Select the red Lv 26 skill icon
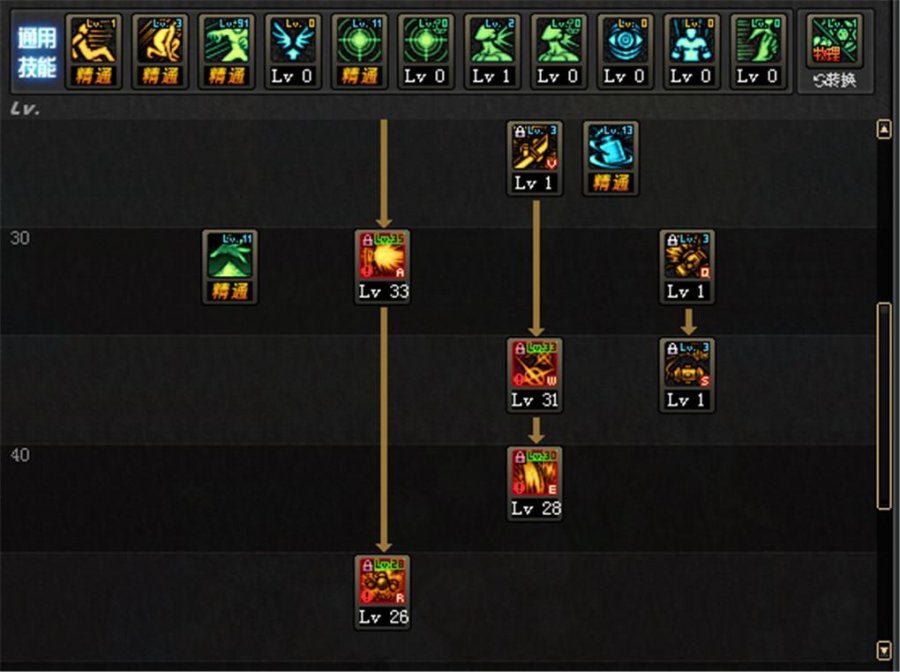Viewport: 900px width, 672px height. click(x=382, y=583)
